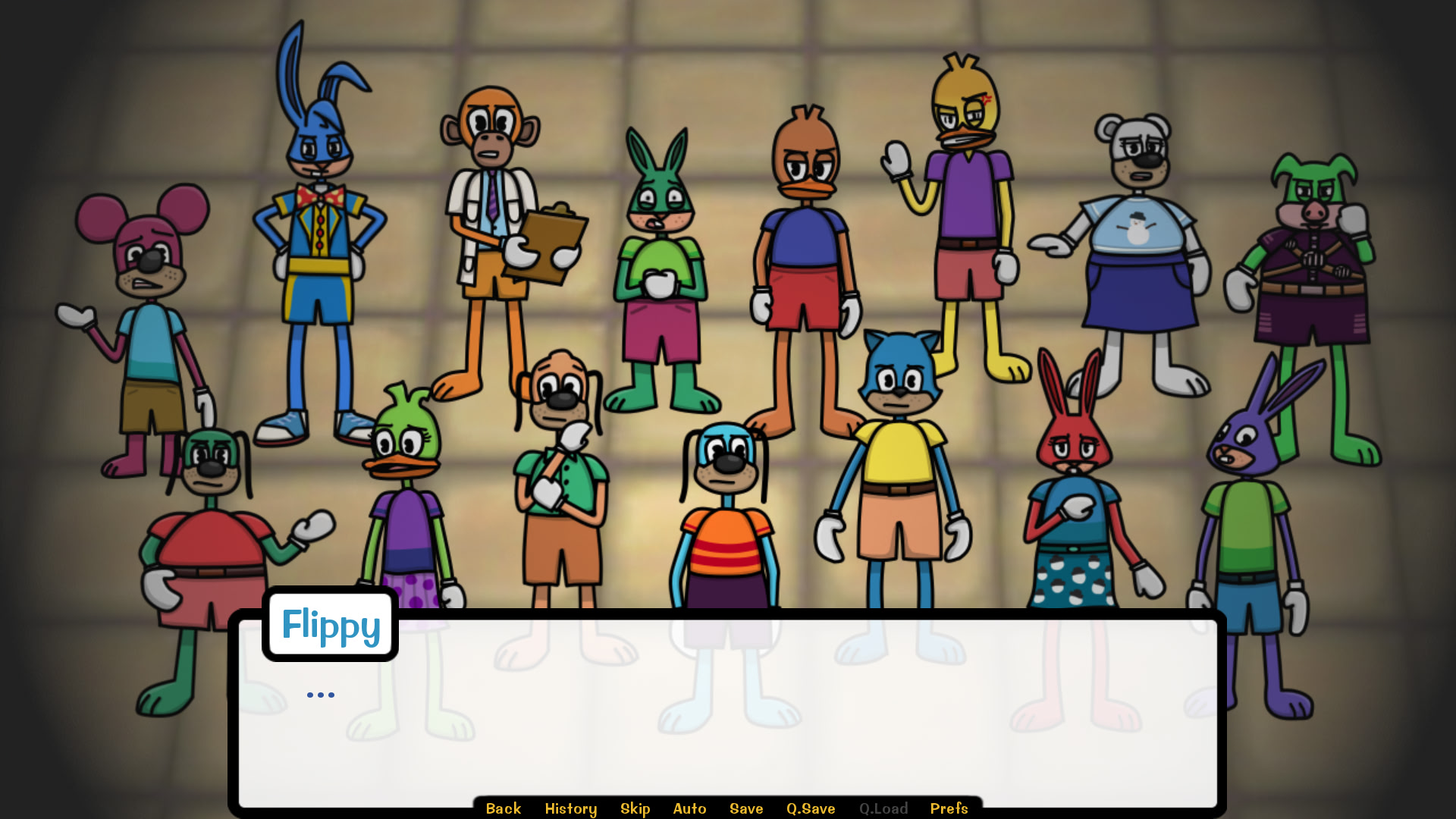Select the angry yellow duck waving
1456x819 pixels.
[x=963, y=212]
